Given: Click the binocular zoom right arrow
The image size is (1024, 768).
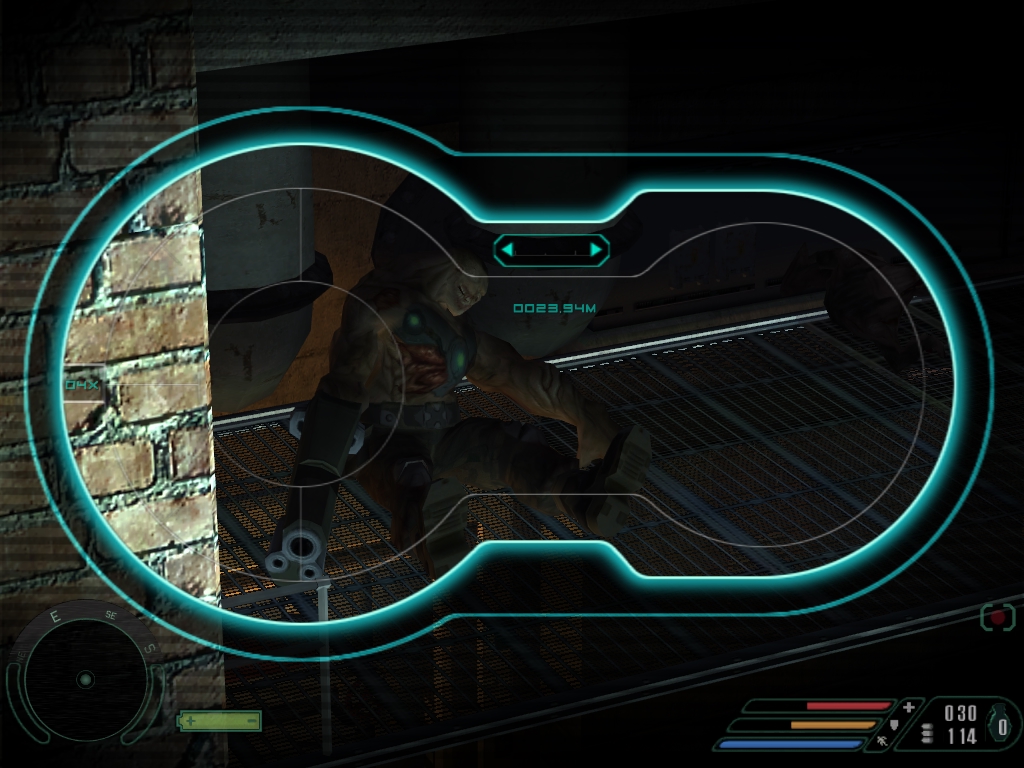Looking at the screenshot, I should coord(597,249).
